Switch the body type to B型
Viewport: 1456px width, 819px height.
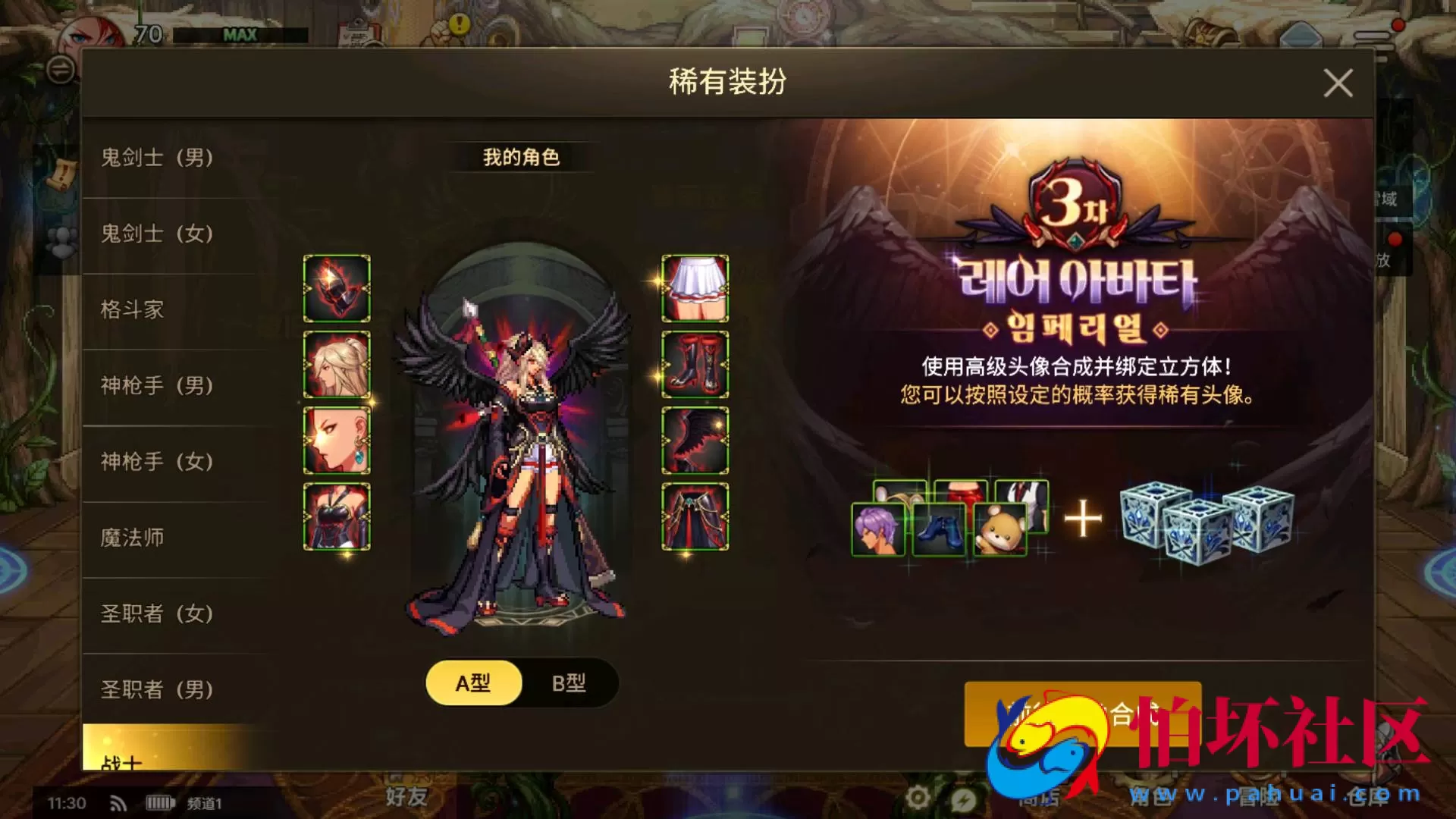click(571, 682)
